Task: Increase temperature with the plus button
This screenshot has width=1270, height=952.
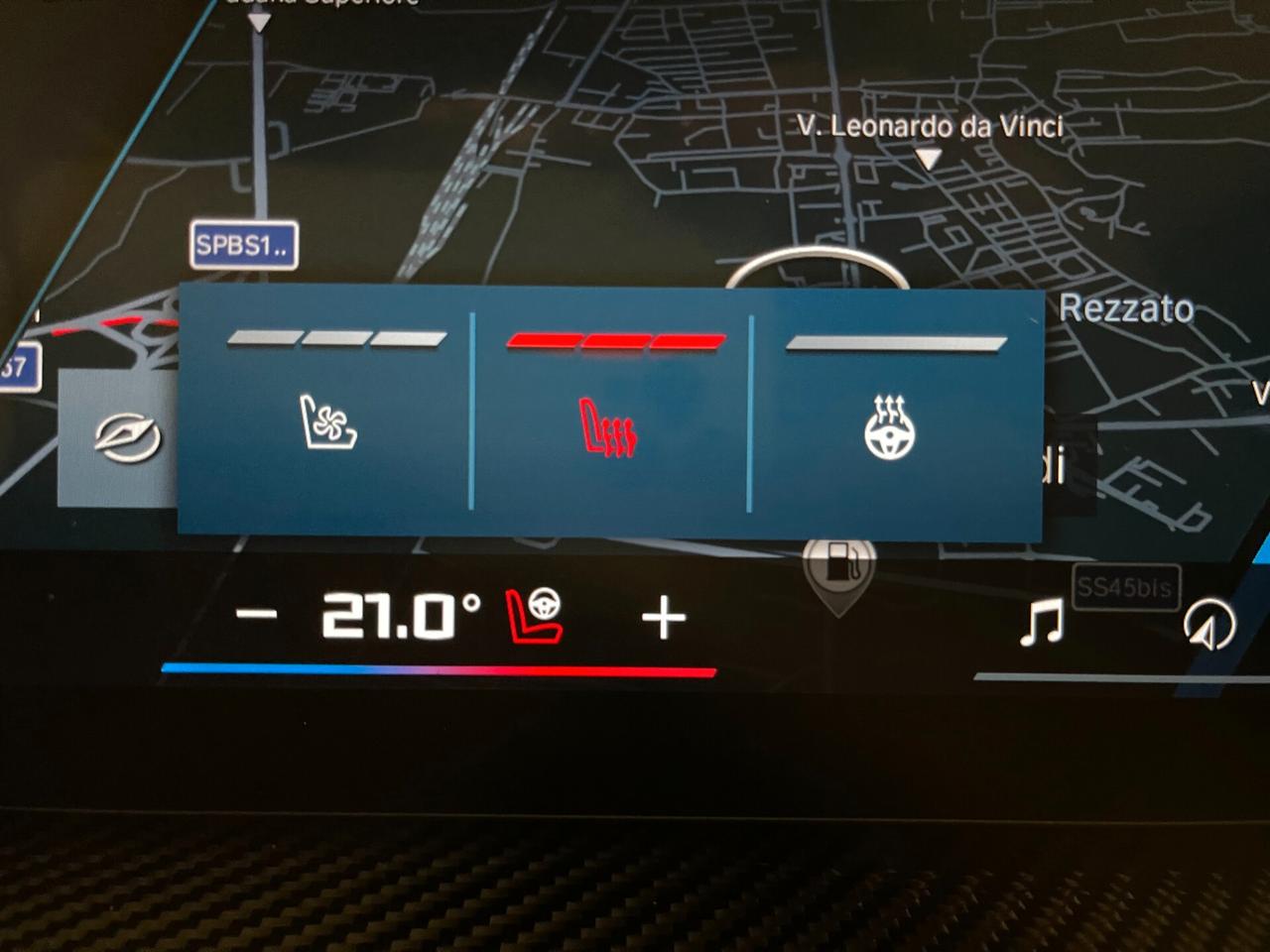Action: 664,619
